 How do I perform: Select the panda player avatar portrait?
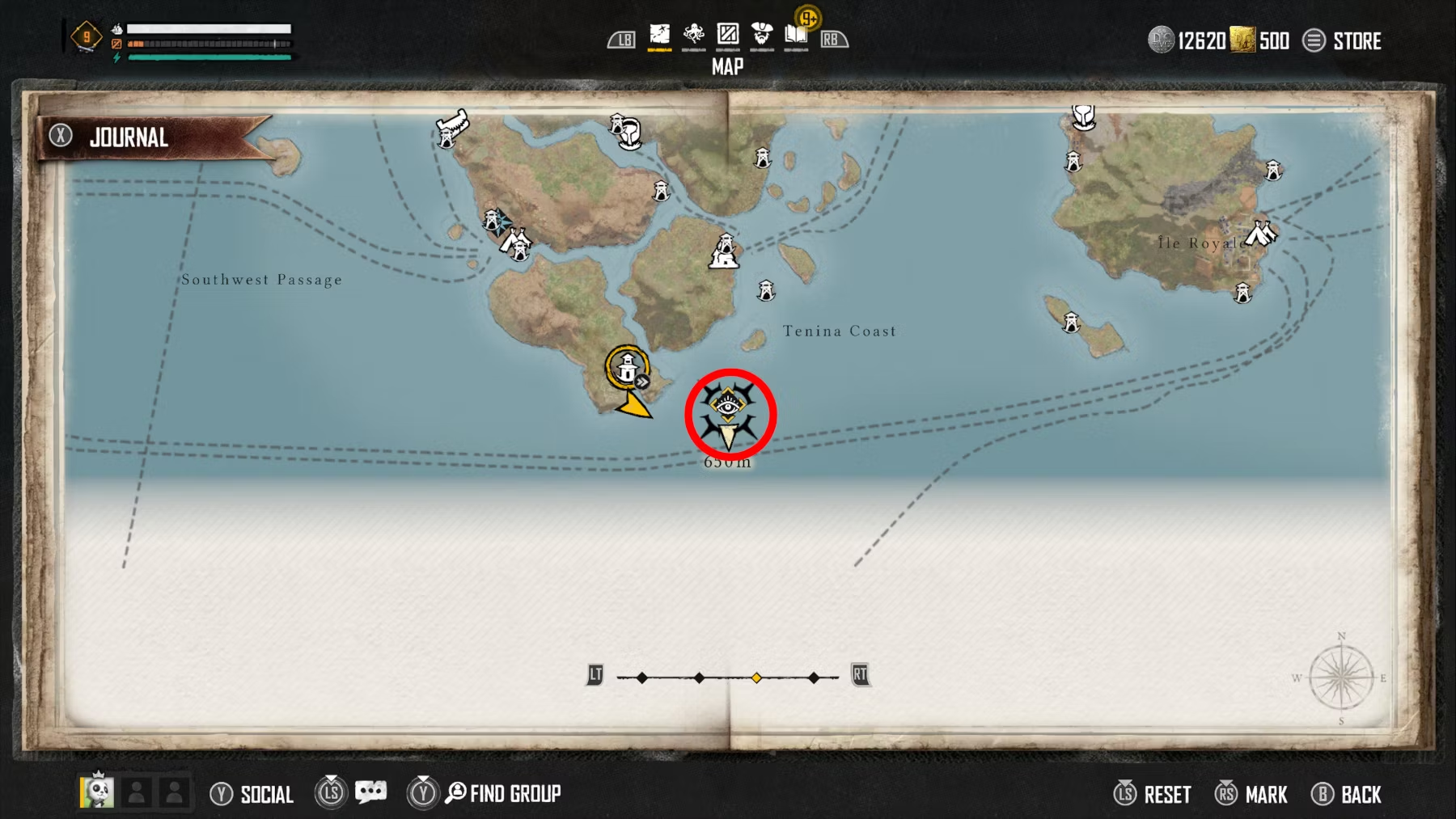click(x=97, y=791)
